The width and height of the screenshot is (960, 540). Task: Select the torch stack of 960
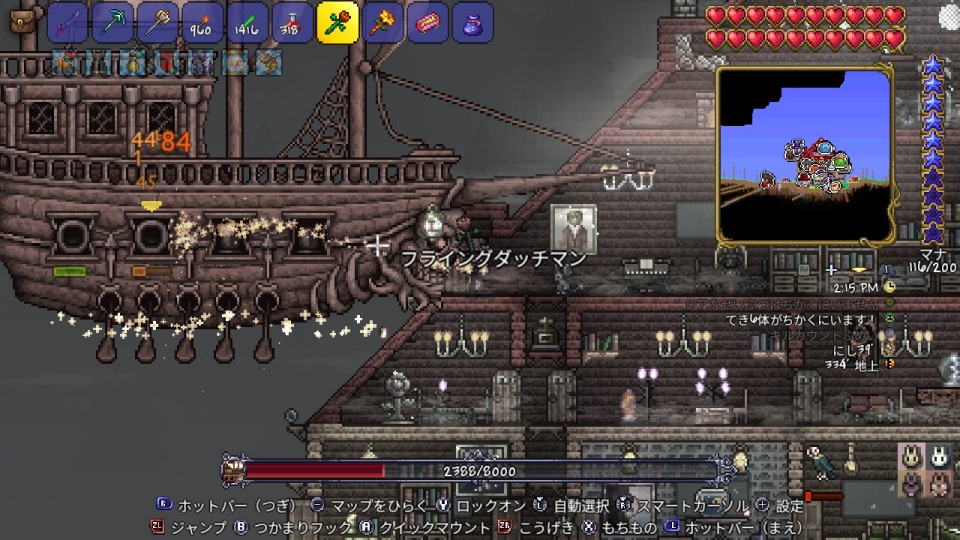pyautogui.click(x=203, y=22)
